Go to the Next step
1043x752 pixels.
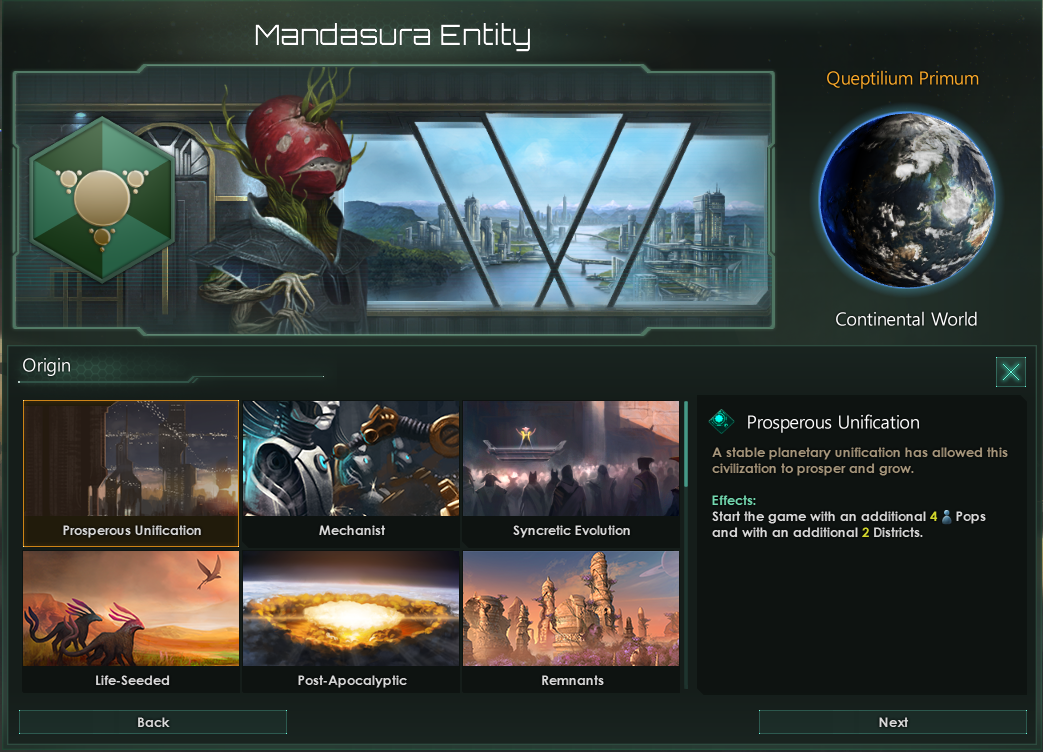tap(892, 722)
